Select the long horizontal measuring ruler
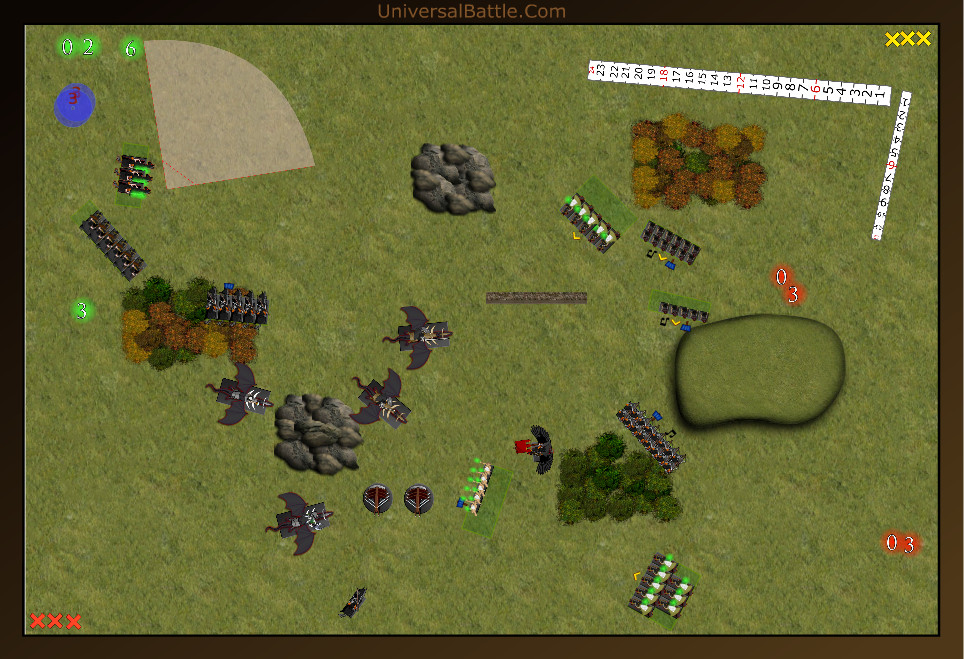 (x=738, y=83)
